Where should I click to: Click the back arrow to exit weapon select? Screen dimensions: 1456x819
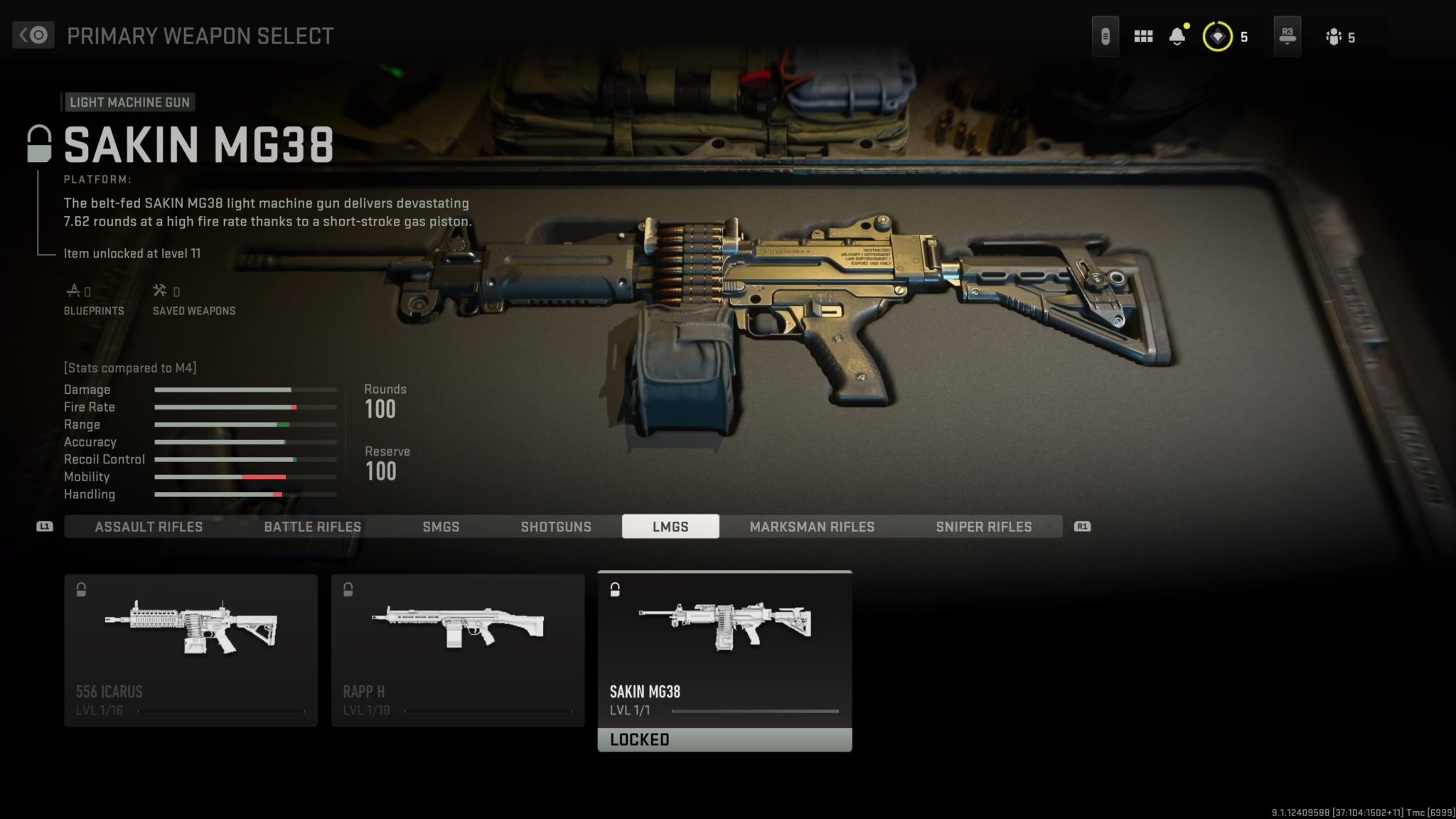tap(33, 35)
